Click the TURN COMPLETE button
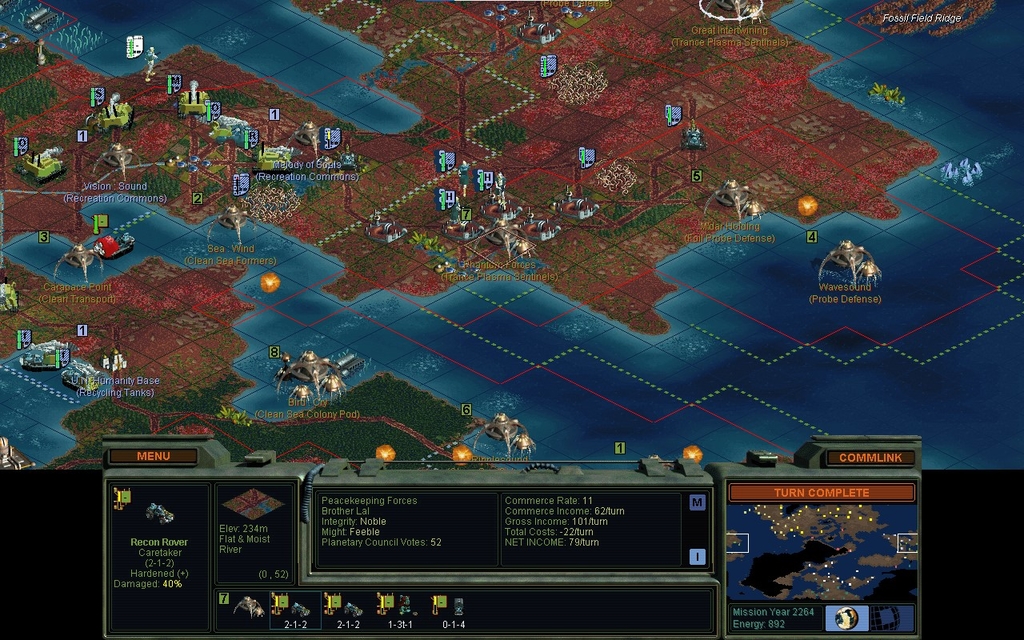This screenshot has width=1024, height=640. [821, 493]
